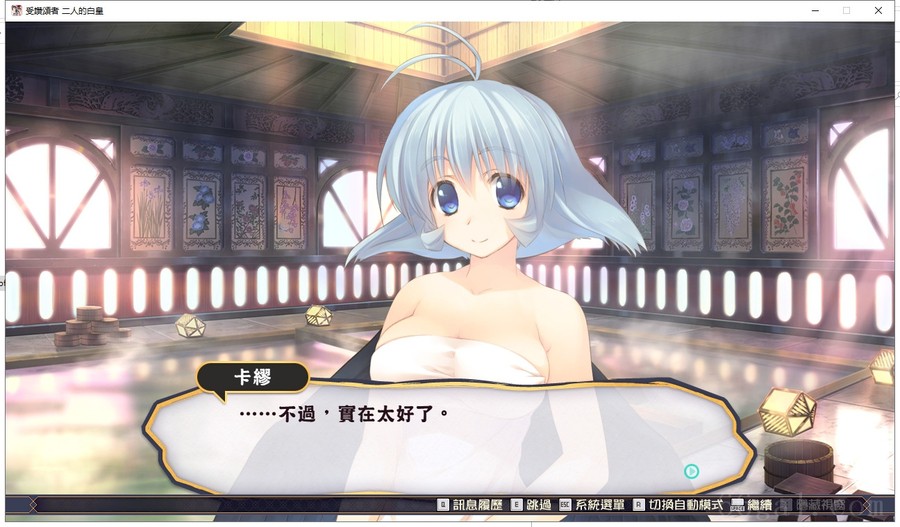The image size is (900, 527).
Task: Maximize the game window
Action: [846, 10]
